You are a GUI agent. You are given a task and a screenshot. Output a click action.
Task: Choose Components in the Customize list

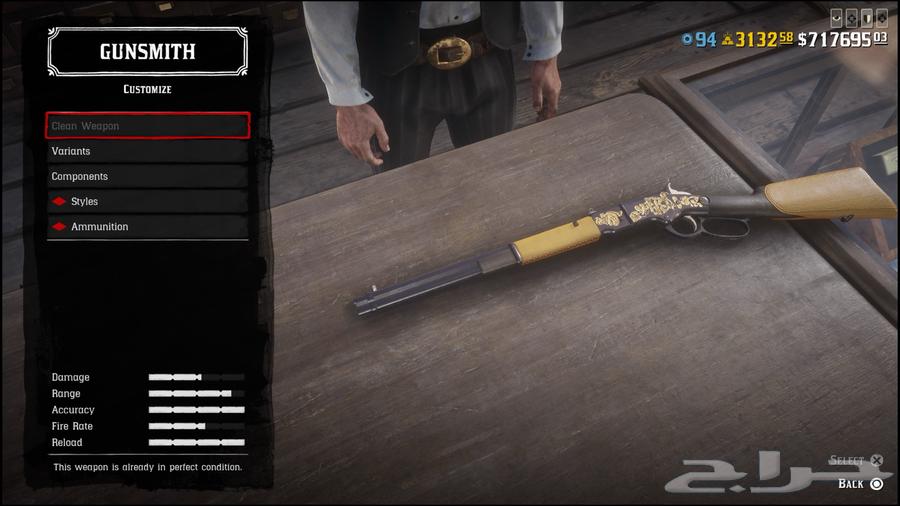pos(147,176)
